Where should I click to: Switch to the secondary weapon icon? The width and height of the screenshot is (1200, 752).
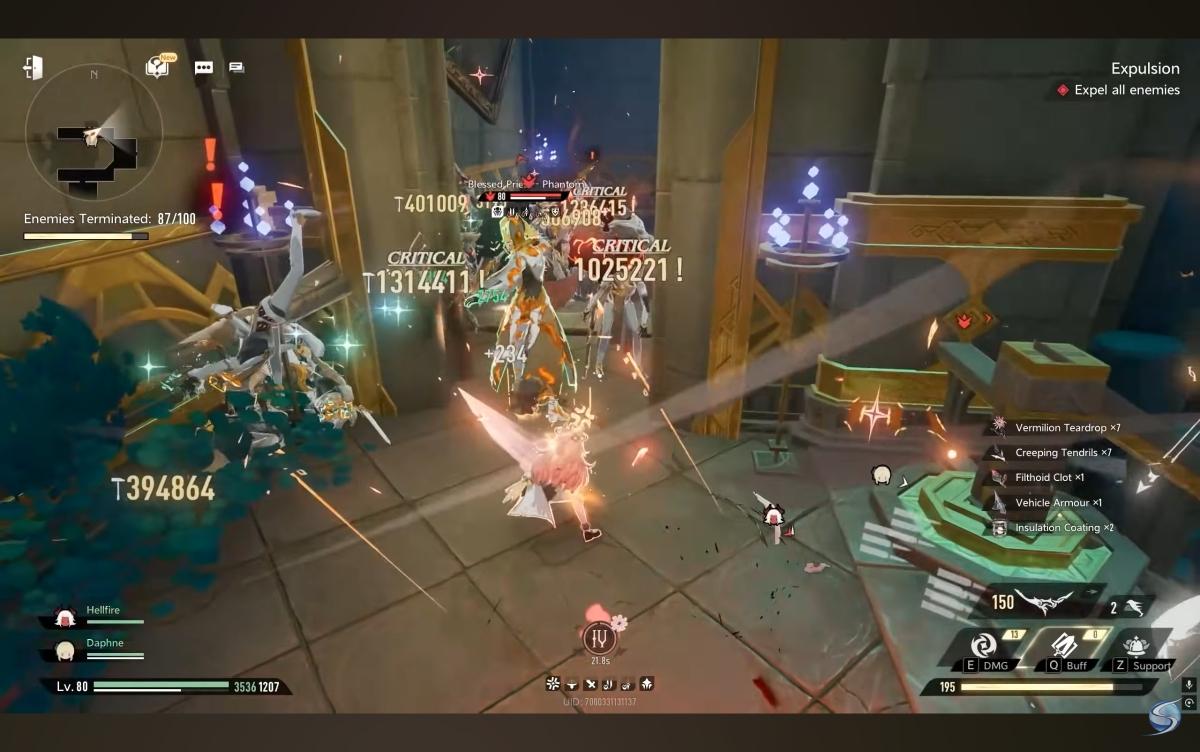(x=1133, y=605)
